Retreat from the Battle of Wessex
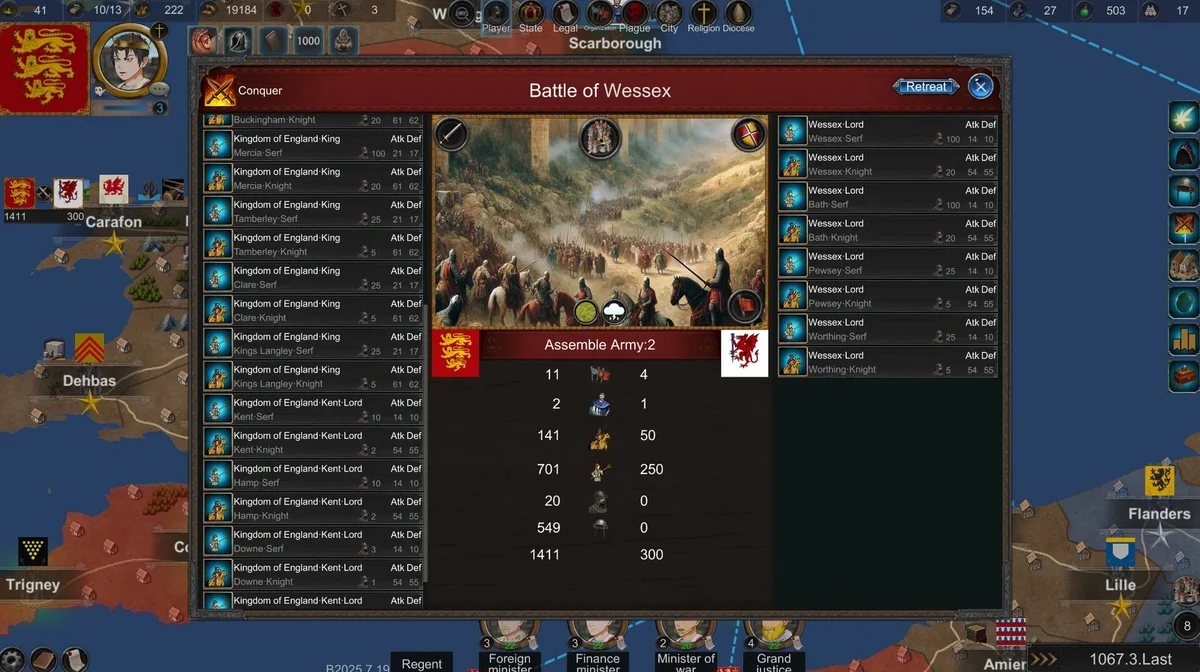This screenshot has width=1200, height=672. point(926,87)
